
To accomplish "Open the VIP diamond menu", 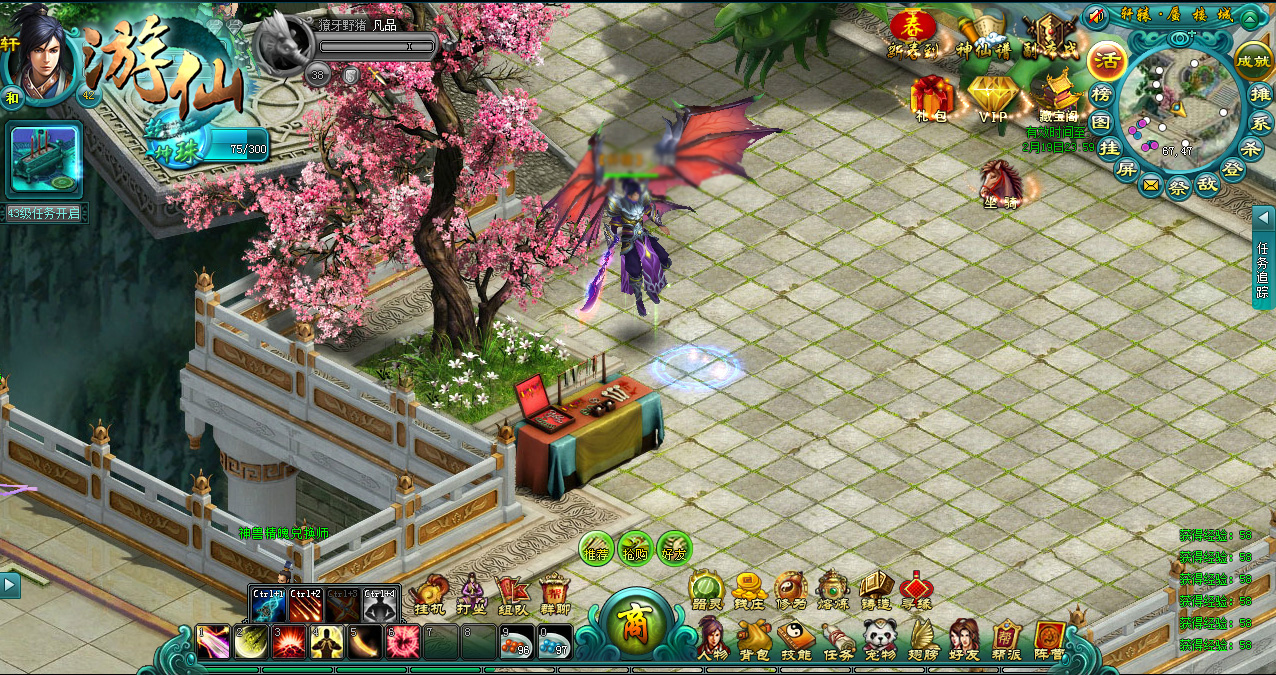I will [x=993, y=98].
